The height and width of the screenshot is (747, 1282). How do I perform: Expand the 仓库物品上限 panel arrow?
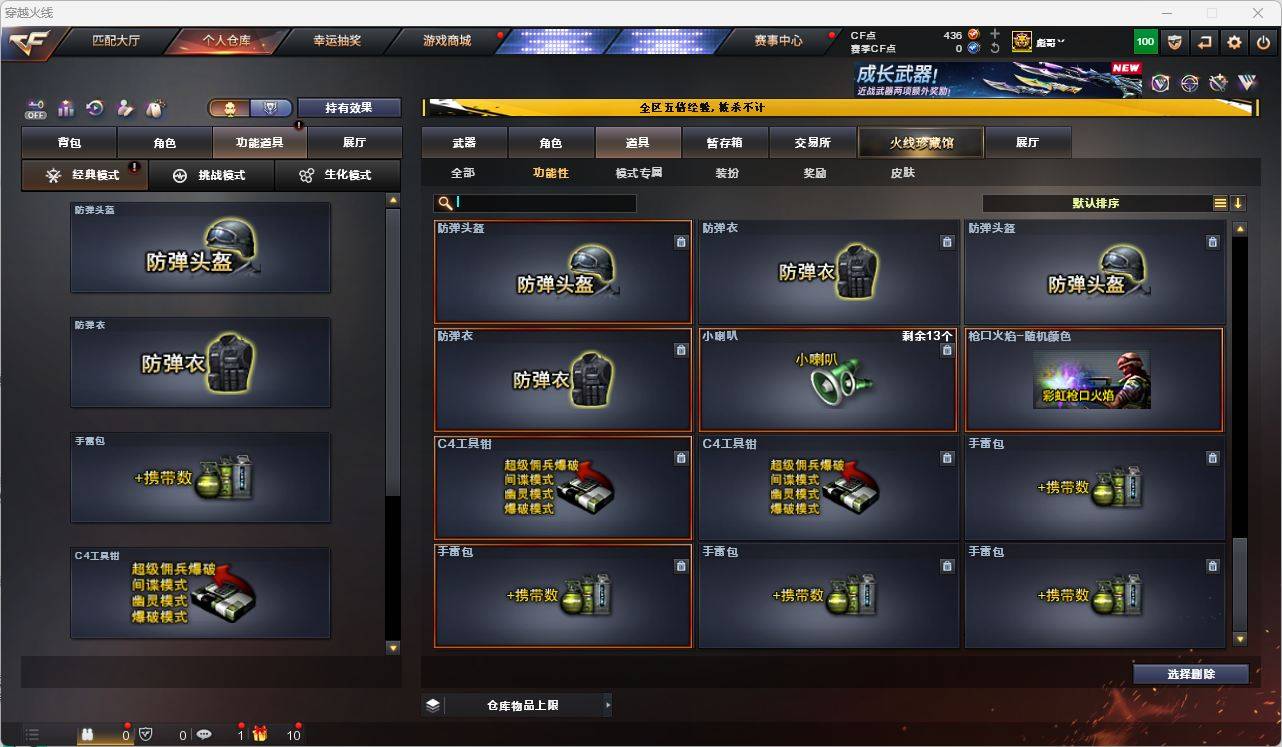[x=608, y=704]
